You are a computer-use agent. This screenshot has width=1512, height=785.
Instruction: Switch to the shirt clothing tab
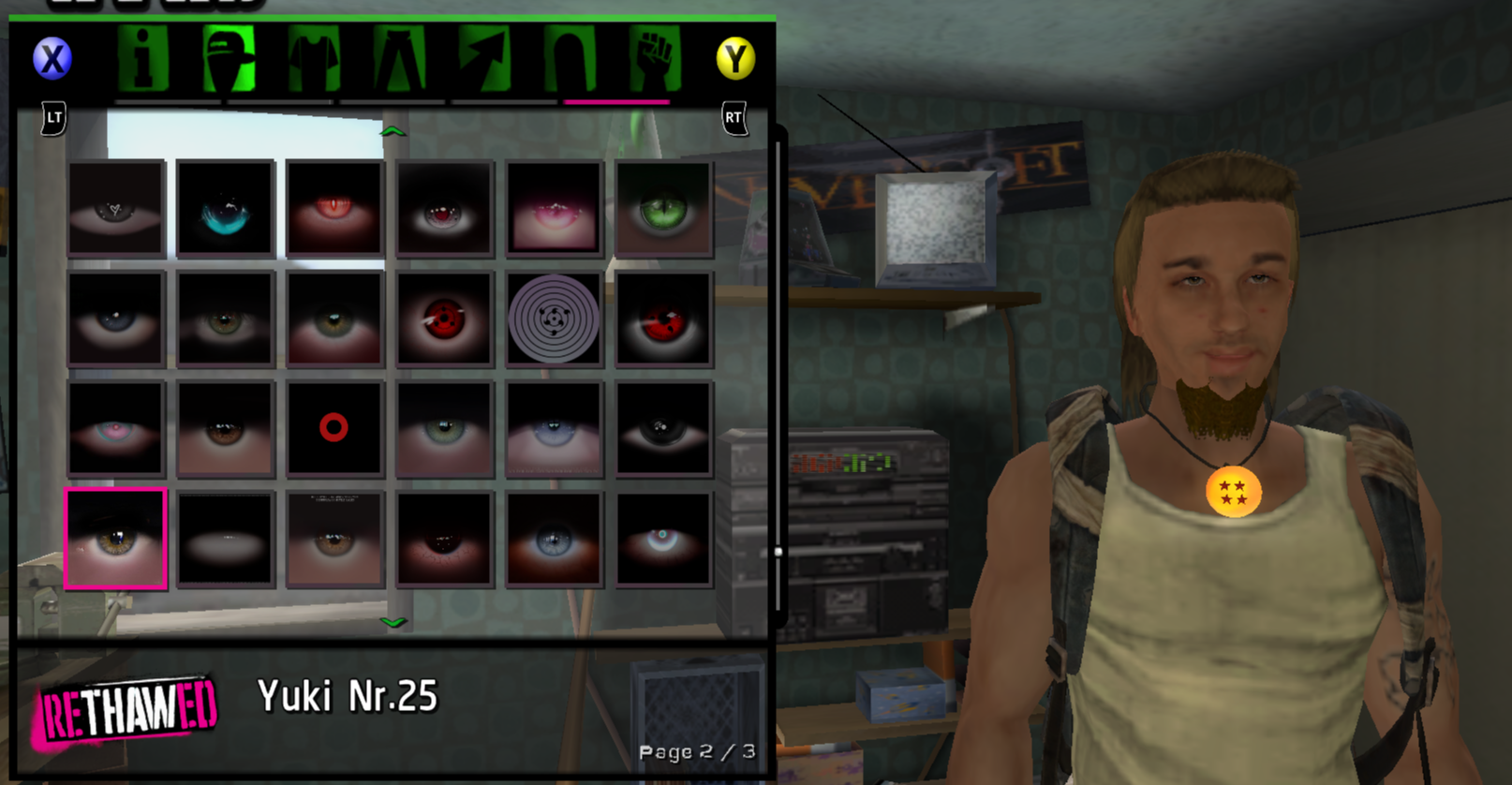(x=313, y=59)
